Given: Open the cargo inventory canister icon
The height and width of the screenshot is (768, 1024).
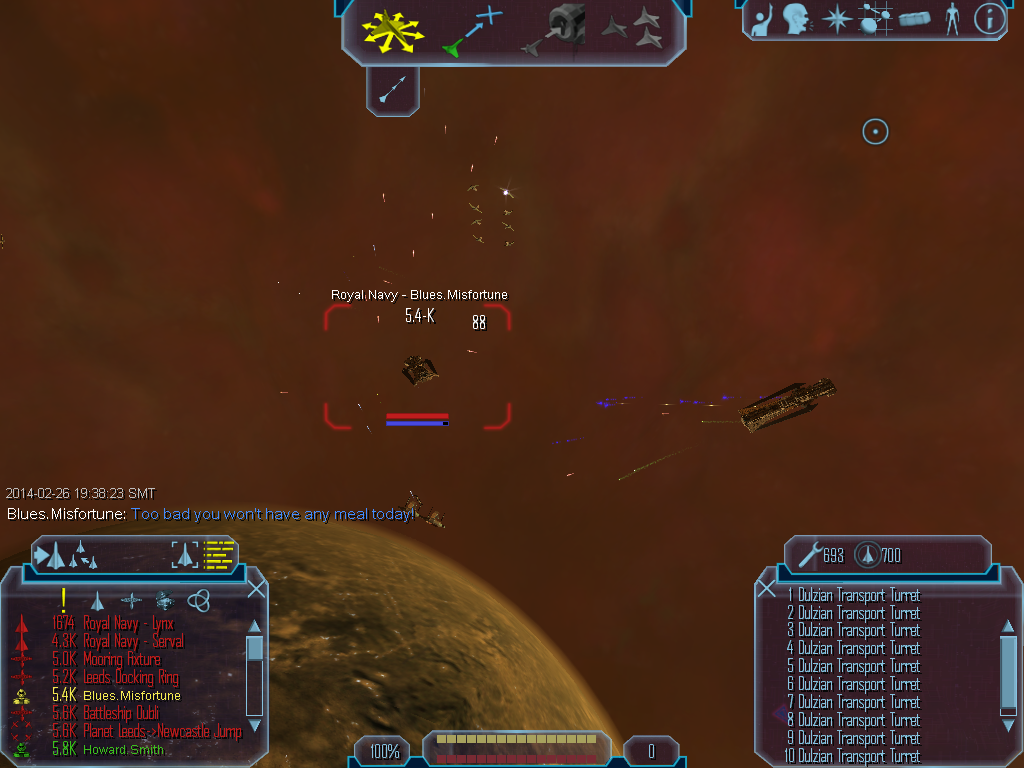Looking at the screenshot, I should [914, 18].
